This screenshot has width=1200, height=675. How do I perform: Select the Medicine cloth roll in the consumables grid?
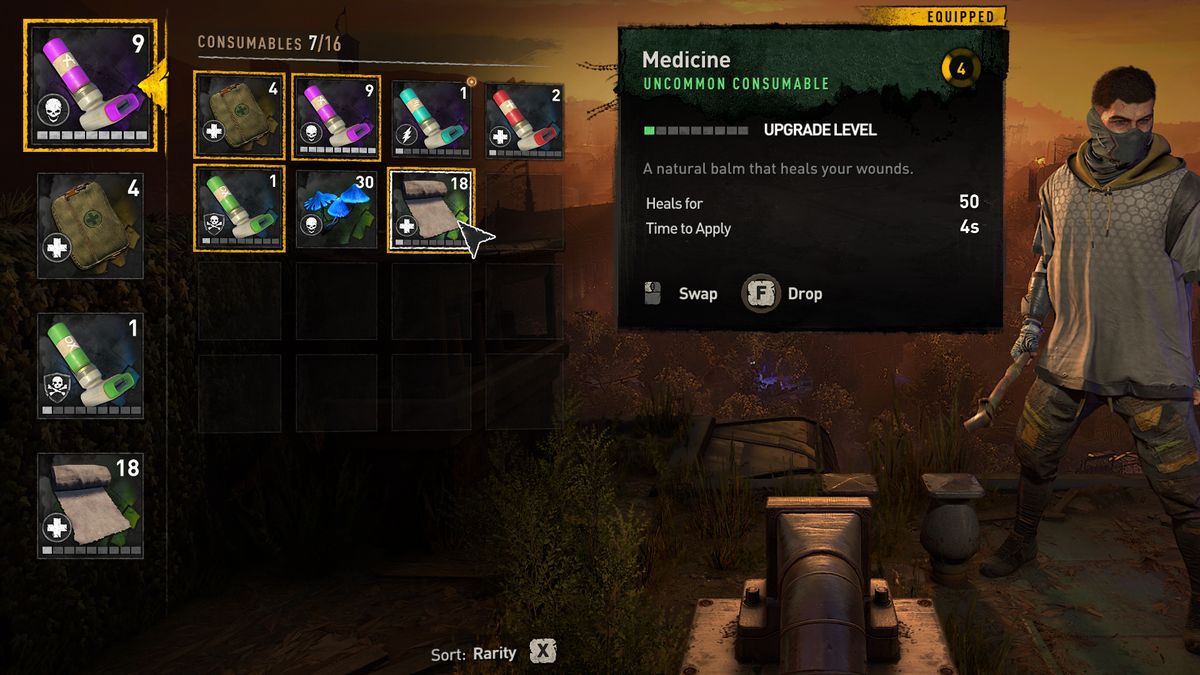pyautogui.click(x=430, y=209)
